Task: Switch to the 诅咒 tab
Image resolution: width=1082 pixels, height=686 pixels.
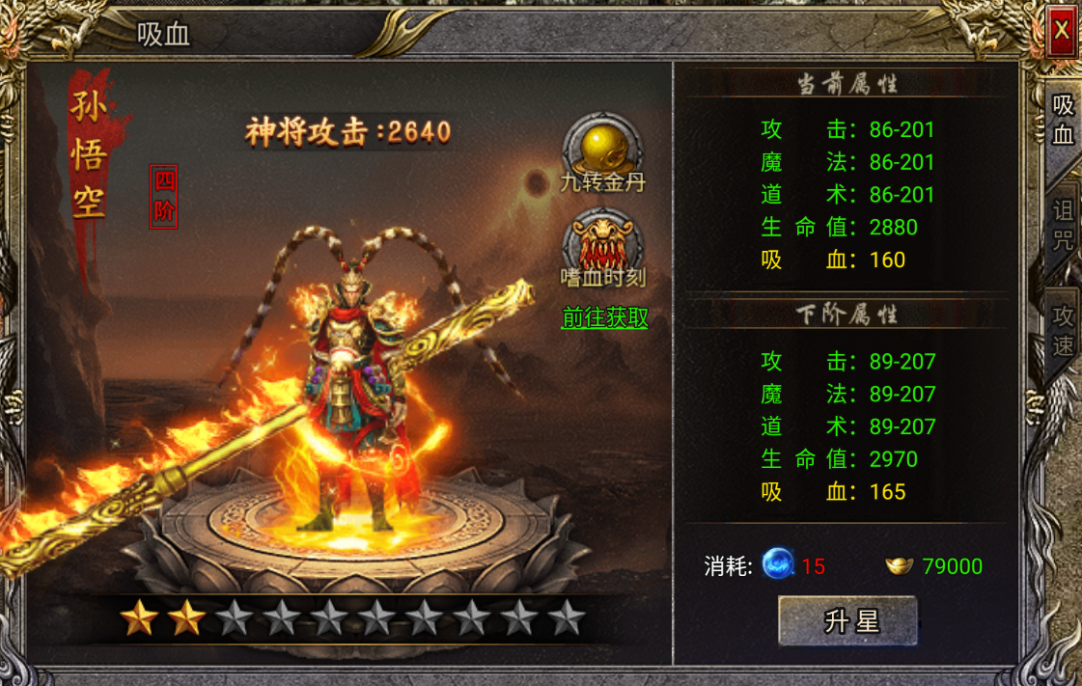Action: point(1062,226)
